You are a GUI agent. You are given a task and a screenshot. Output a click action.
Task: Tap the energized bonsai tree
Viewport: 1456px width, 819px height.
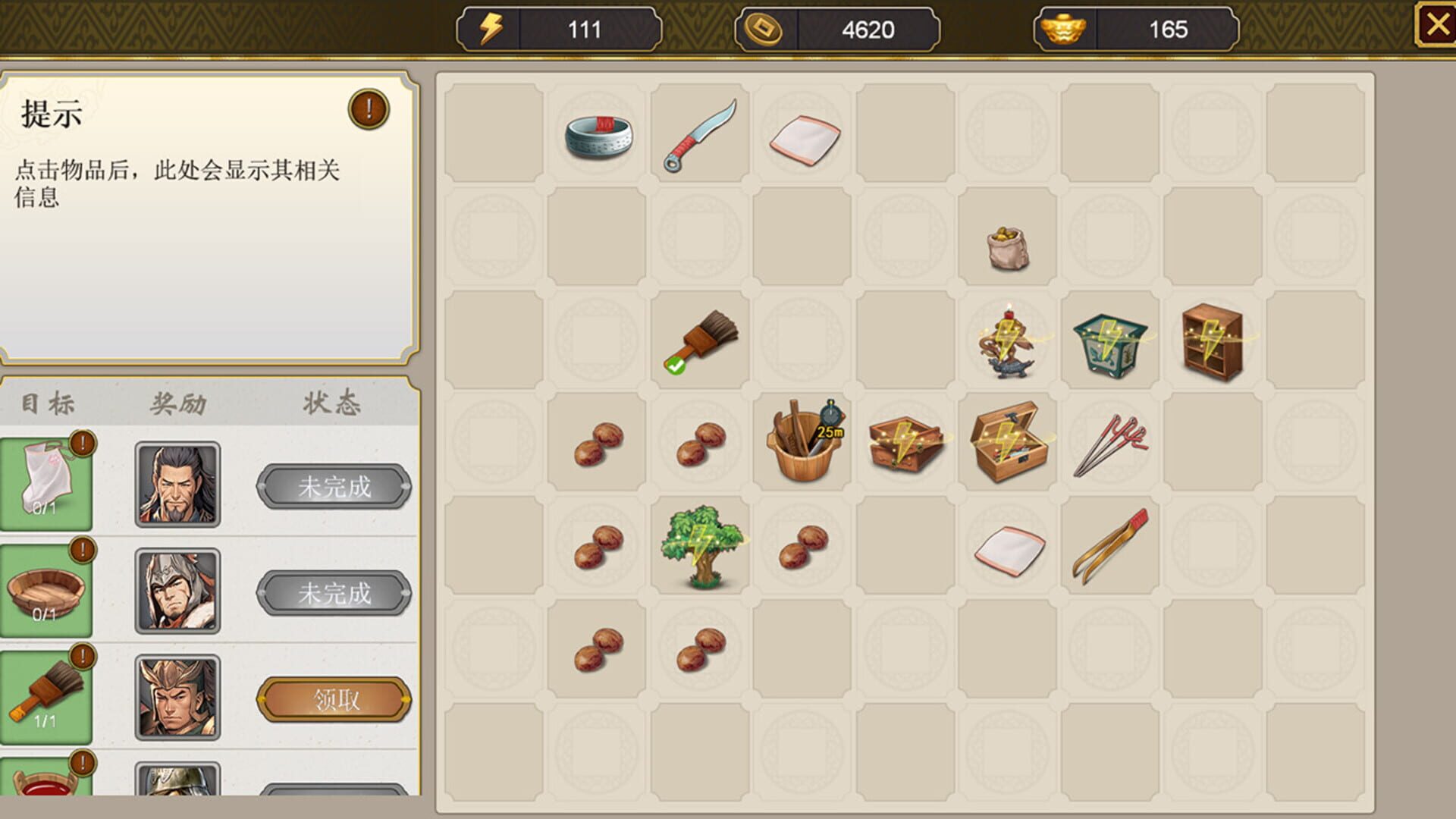(x=700, y=544)
